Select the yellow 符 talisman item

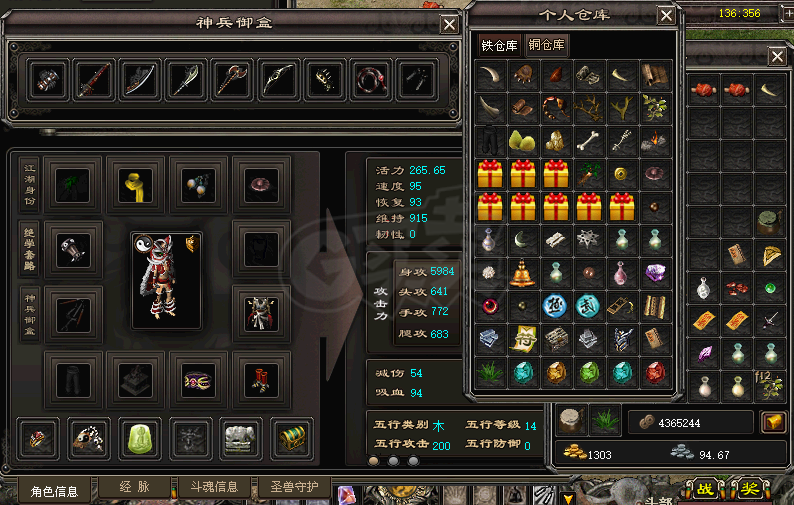tap(523, 338)
